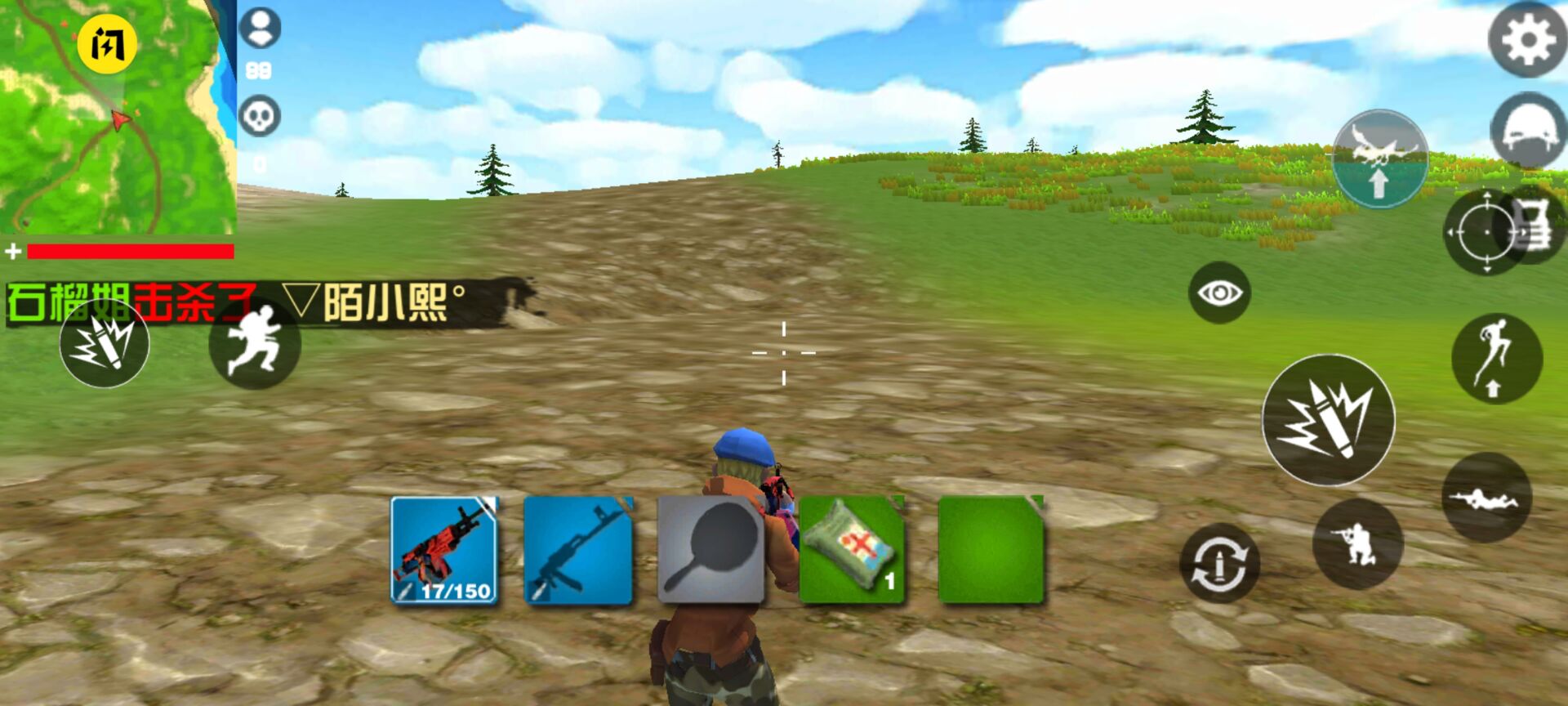Switch to the dark blue rifle slot
Viewport: 1568px width, 706px height.
578,550
